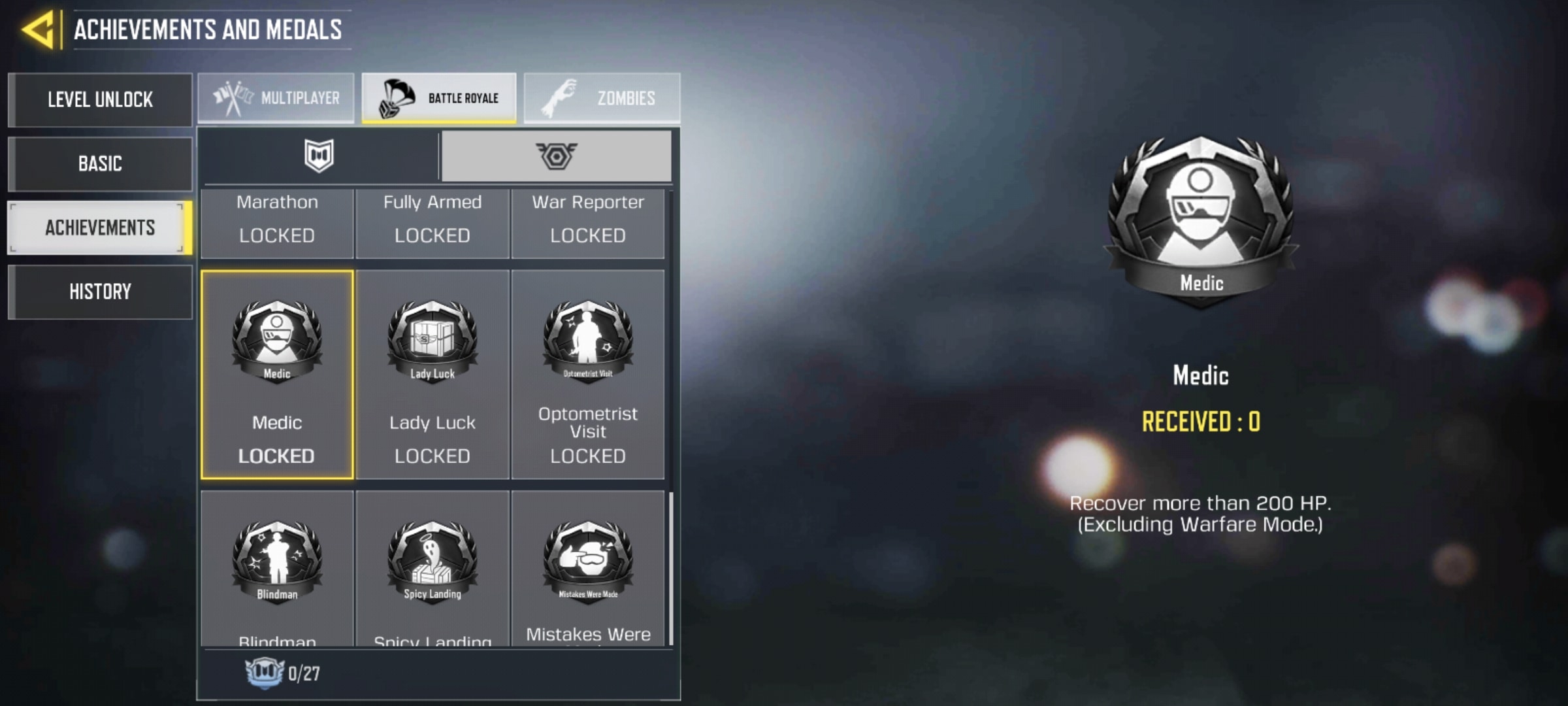Open the Marathon locked achievement
The width and height of the screenshot is (1568, 706).
click(277, 222)
